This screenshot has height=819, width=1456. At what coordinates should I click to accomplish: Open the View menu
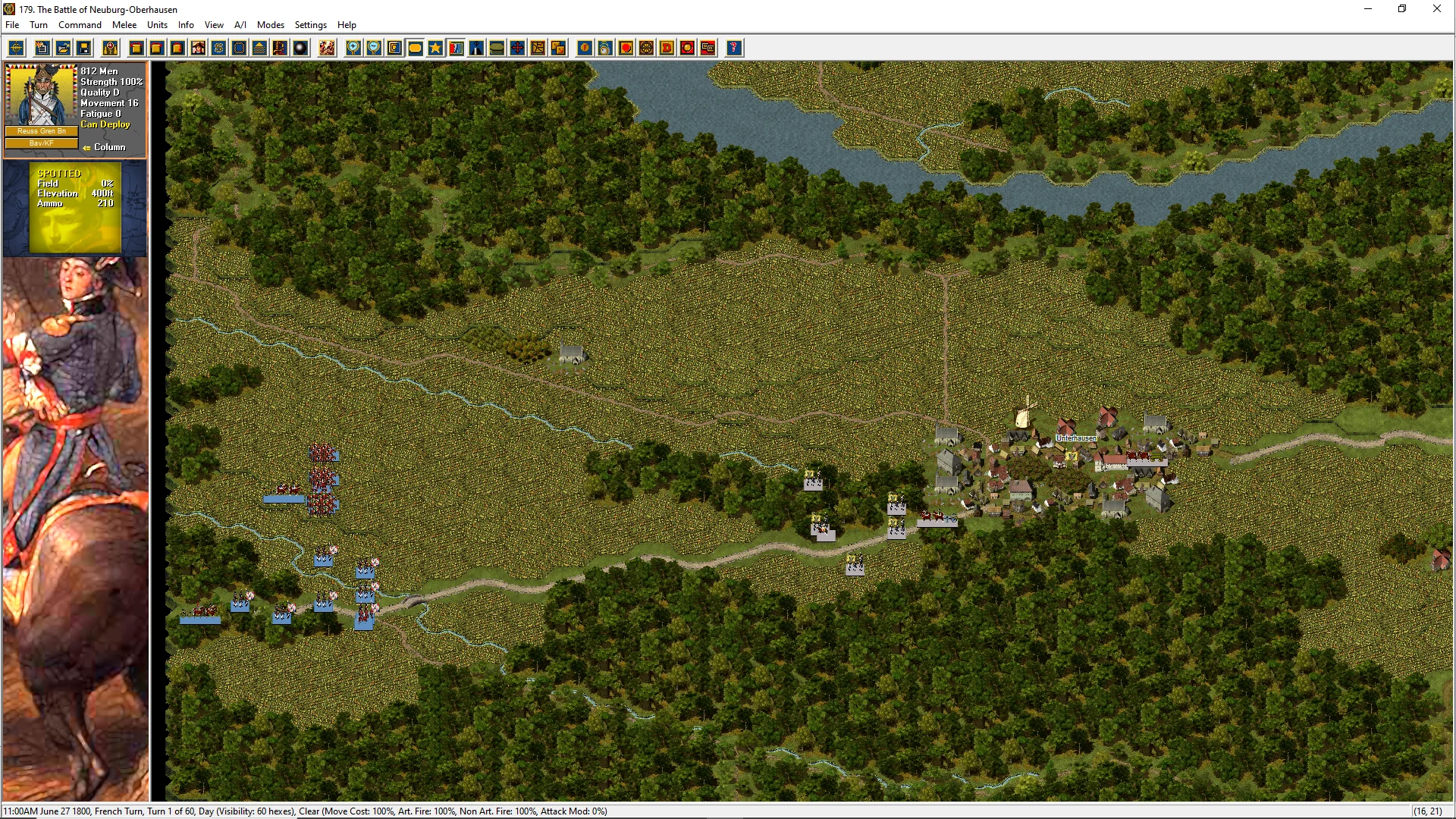tap(214, 25)
